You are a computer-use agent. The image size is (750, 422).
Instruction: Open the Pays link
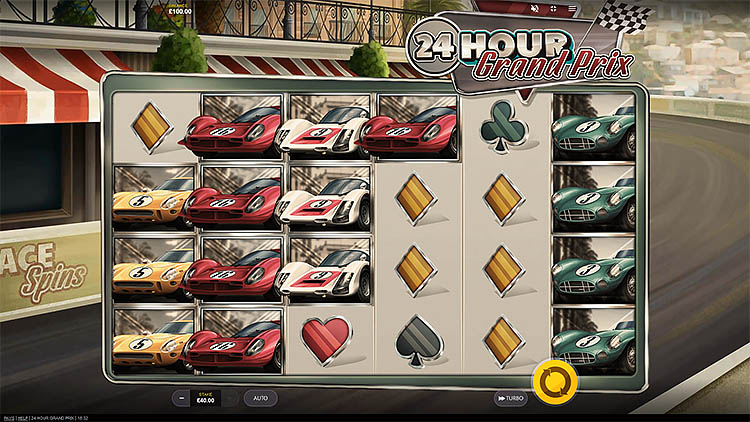click(8, 417)
